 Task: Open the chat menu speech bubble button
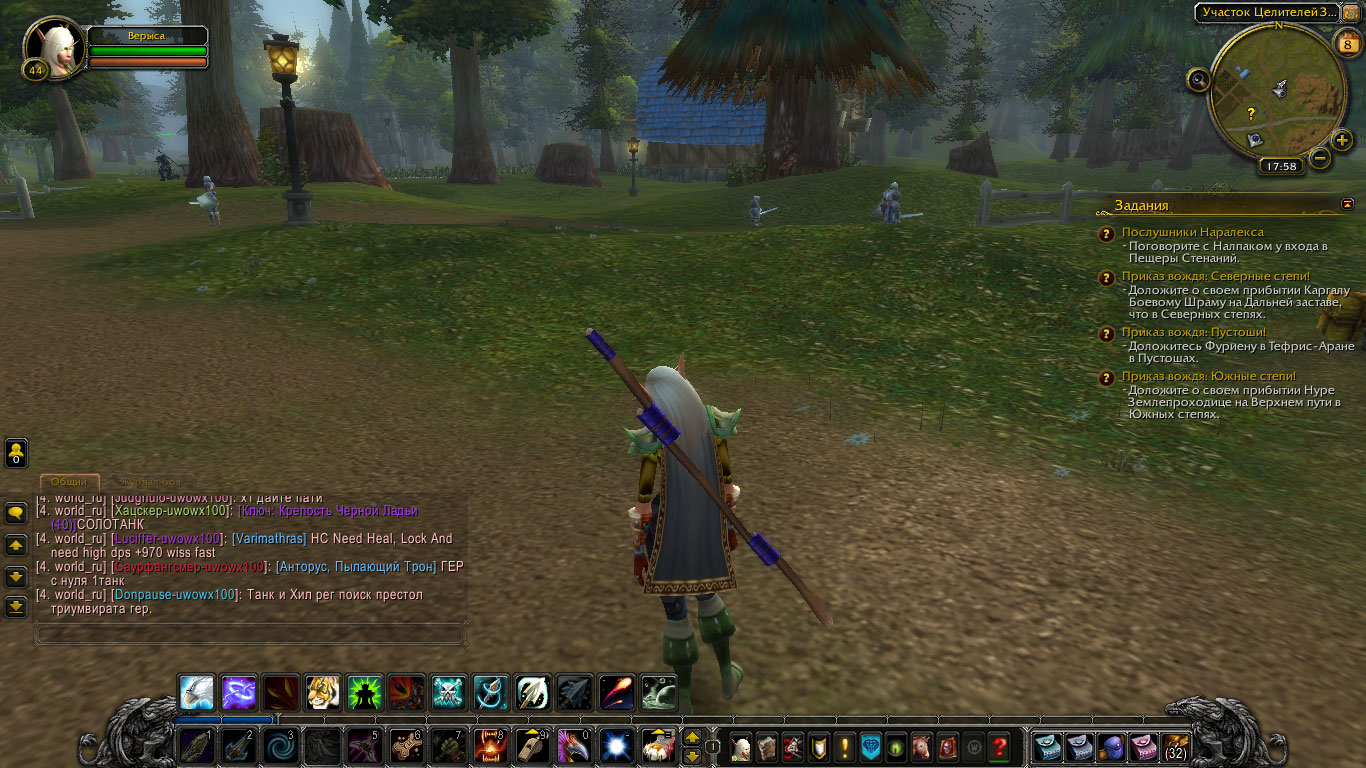(x=16, y=513)
